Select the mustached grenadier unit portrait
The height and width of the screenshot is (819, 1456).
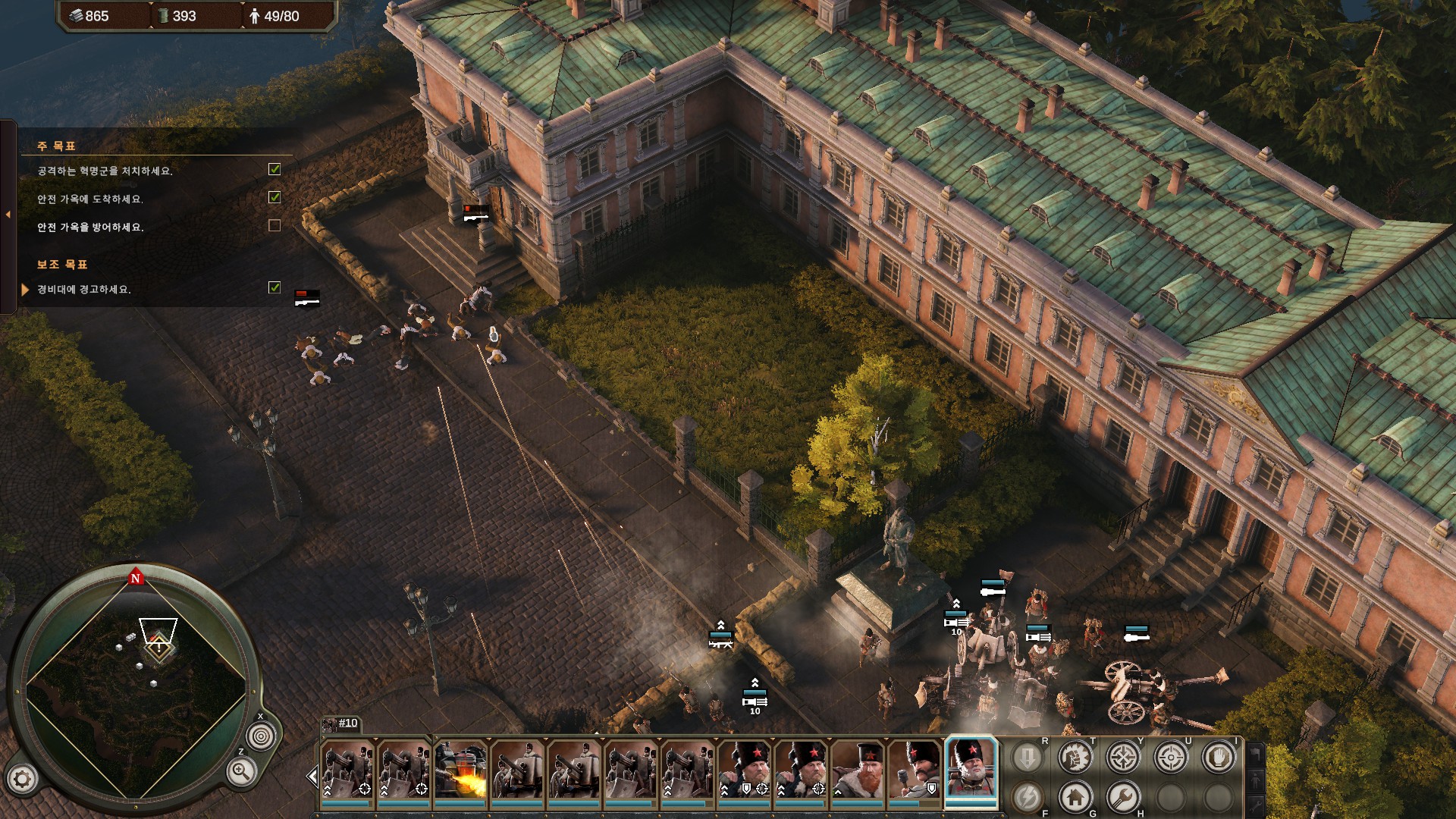[x=915, y=770]
